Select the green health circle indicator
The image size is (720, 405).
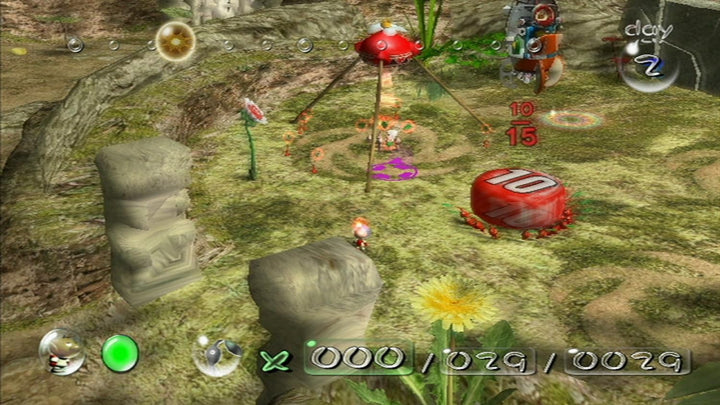(x=120, y=353)
